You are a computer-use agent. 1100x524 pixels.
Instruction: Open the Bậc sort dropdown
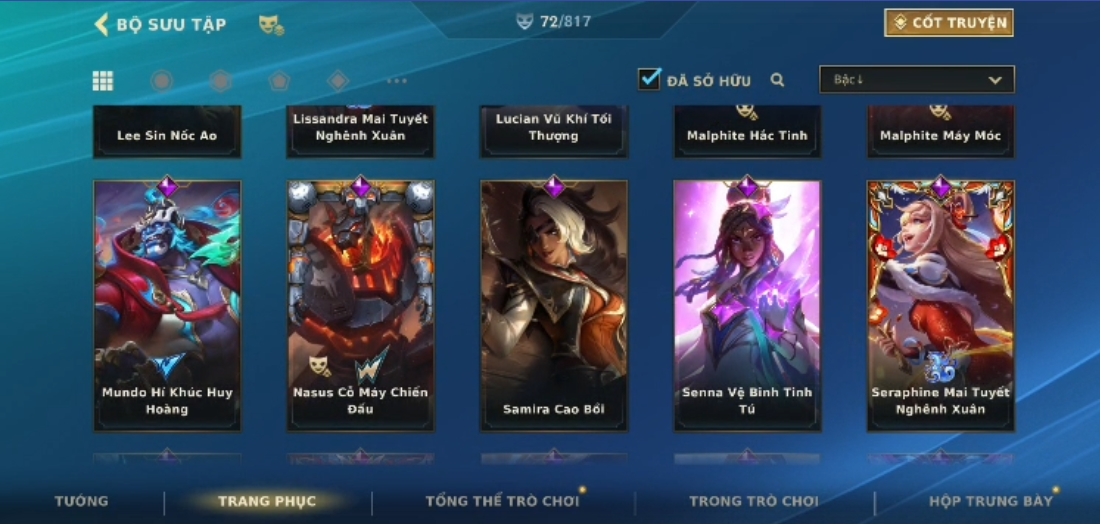[916, 80]
